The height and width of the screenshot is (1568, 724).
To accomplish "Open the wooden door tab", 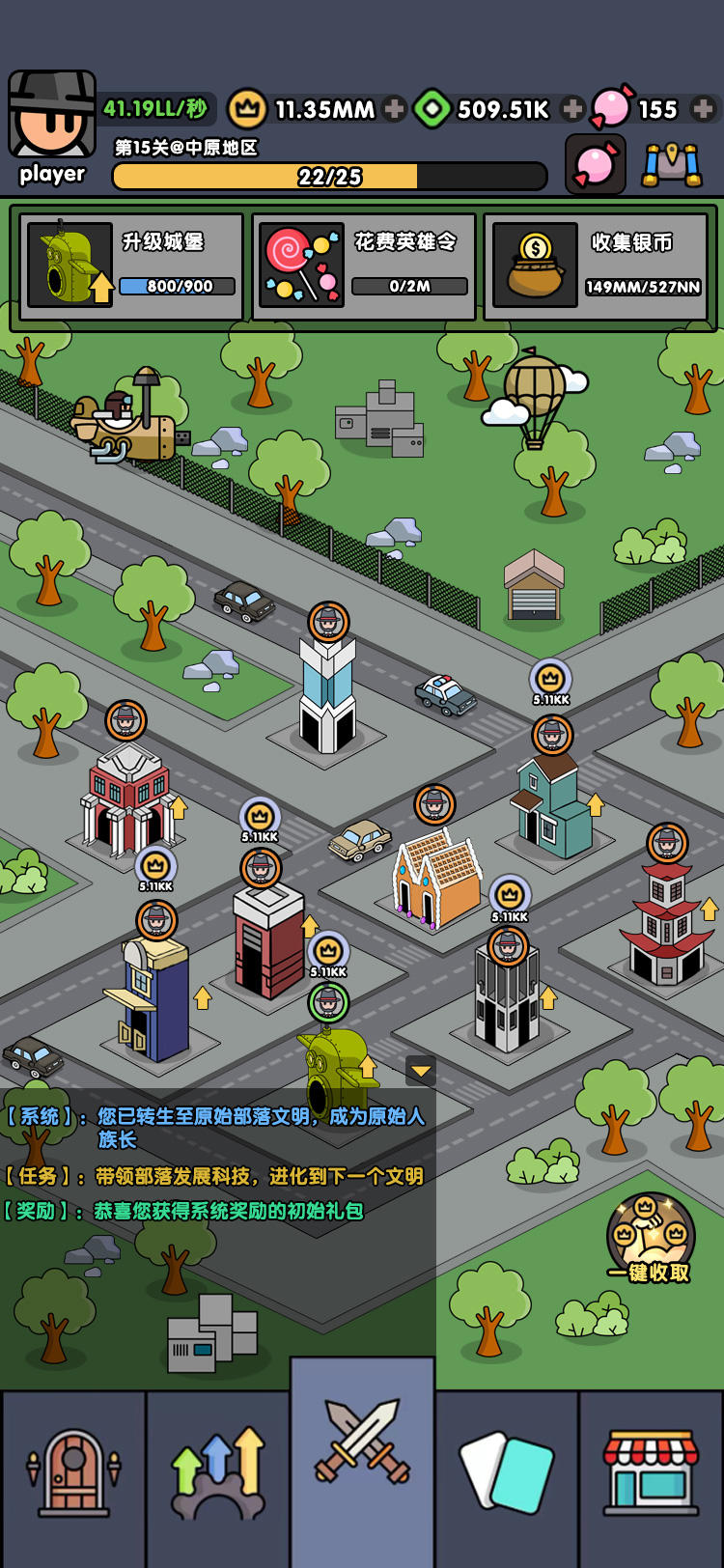I will [73, 1477].
